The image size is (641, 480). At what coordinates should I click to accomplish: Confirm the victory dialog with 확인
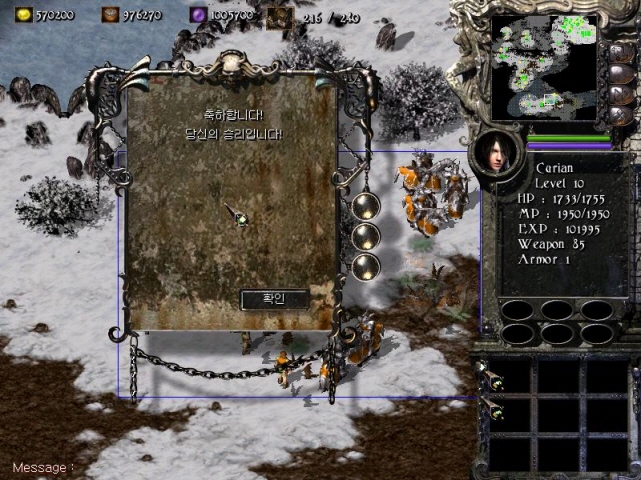coord(273,299)
